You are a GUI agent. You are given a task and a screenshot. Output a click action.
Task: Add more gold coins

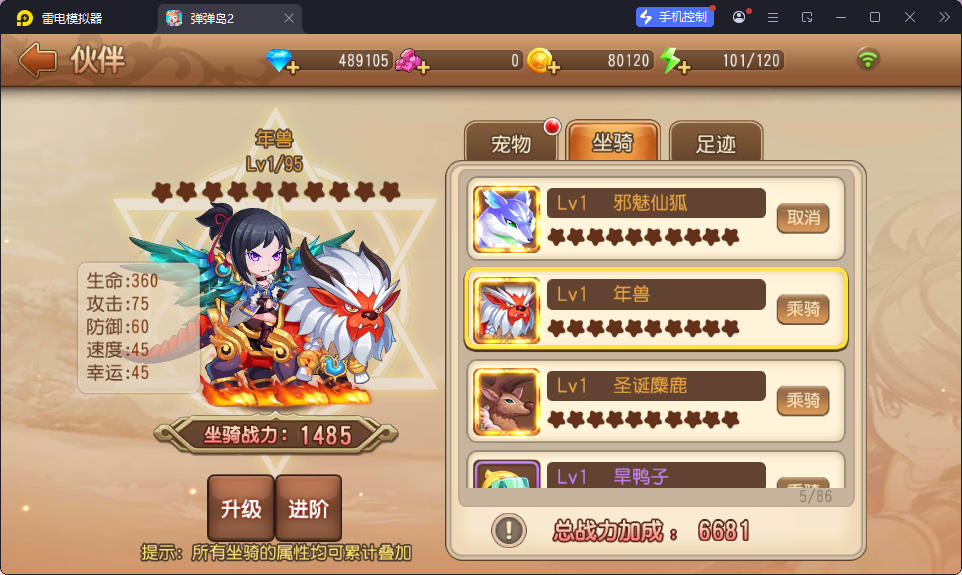click(x=553, y=67)
